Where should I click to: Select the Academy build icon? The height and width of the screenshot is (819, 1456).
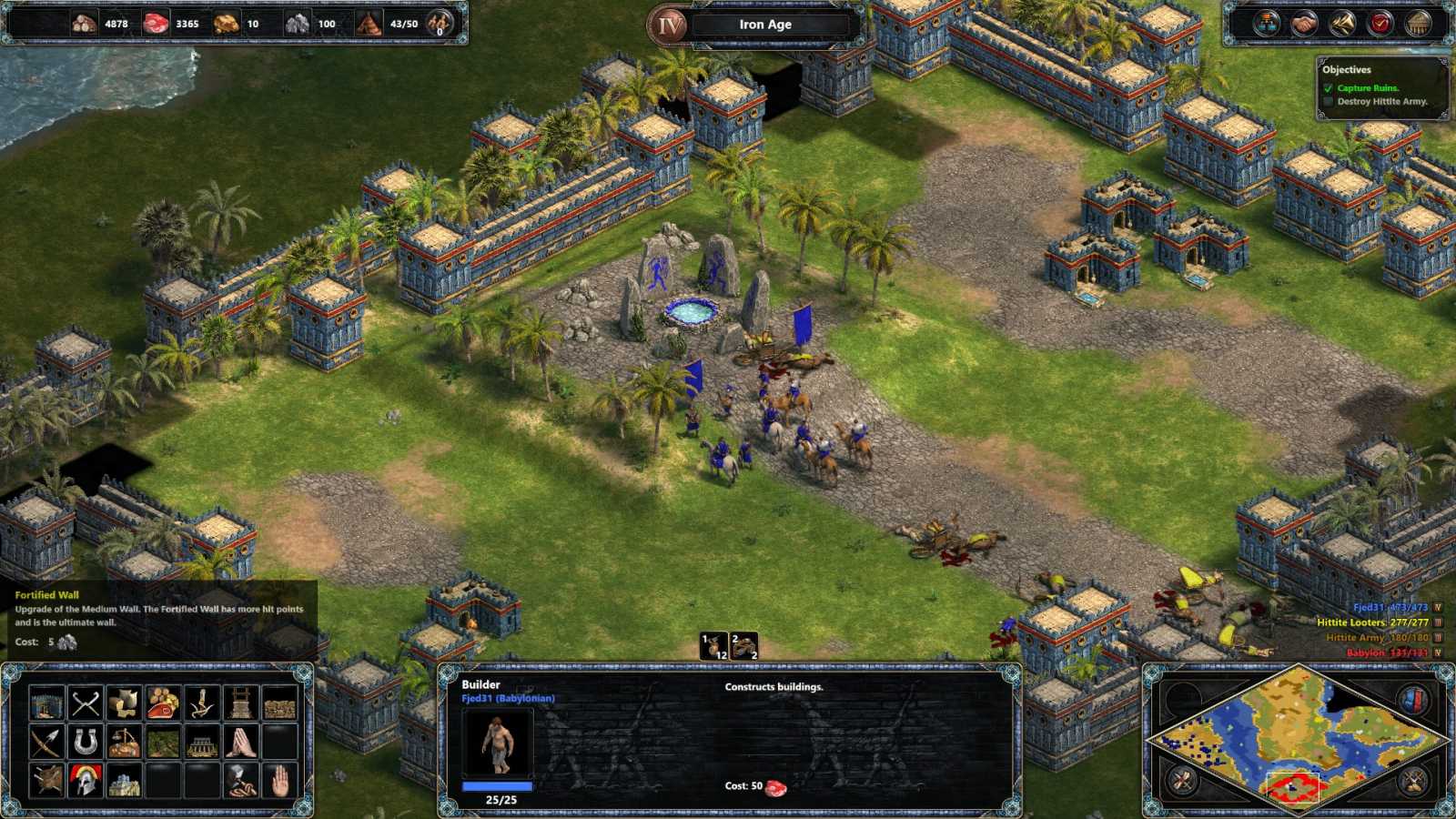point(86,781)
